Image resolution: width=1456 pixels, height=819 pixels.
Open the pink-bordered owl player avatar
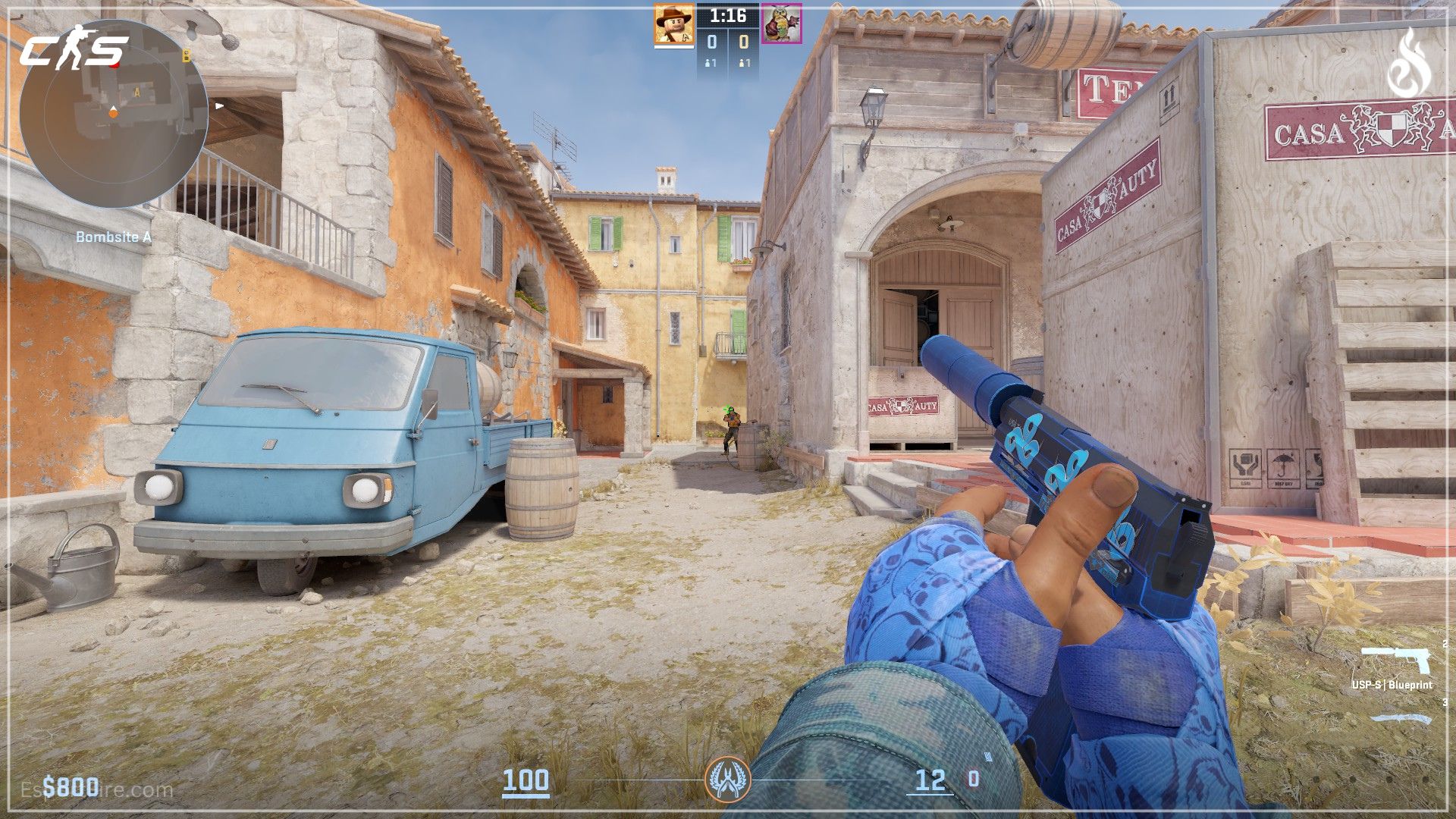pos(782,24)
